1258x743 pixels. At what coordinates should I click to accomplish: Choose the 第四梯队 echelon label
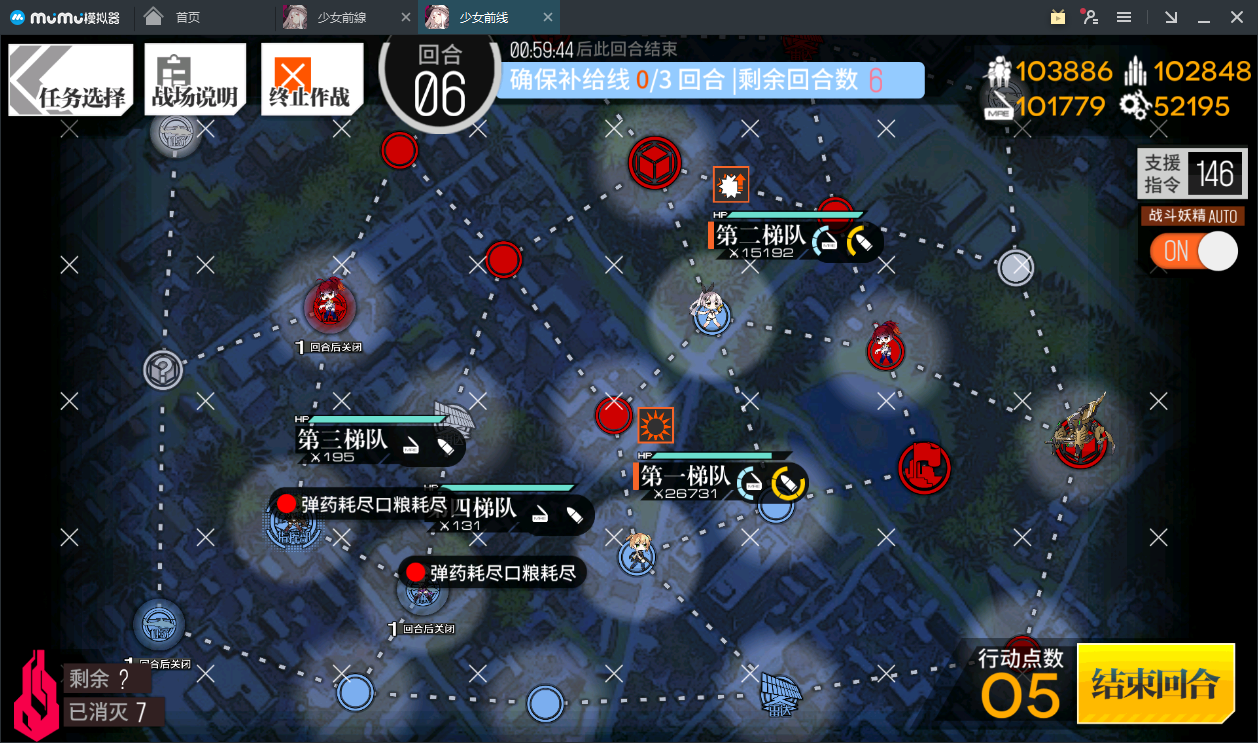487,509
